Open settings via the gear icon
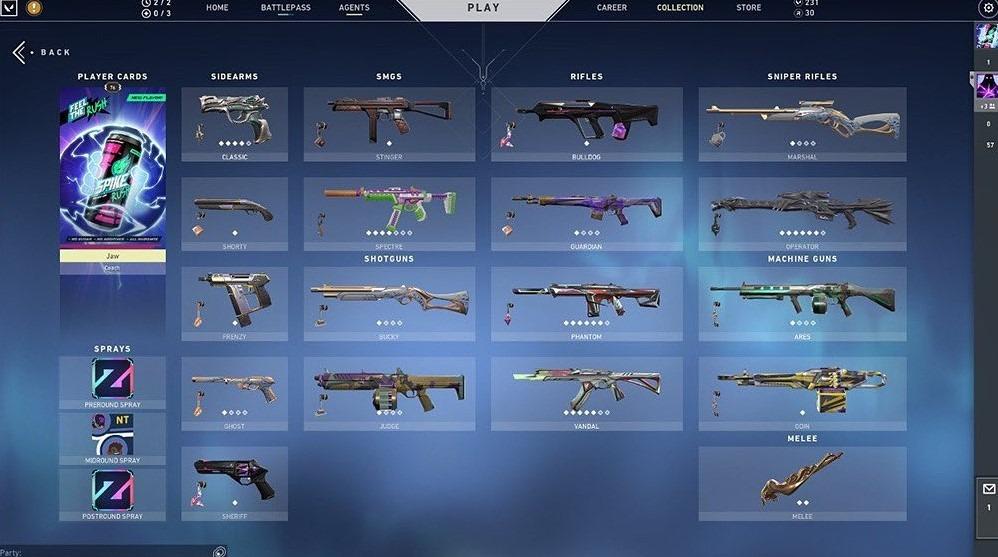Screen dimensions: 998x557 click(x=987, y=8)
